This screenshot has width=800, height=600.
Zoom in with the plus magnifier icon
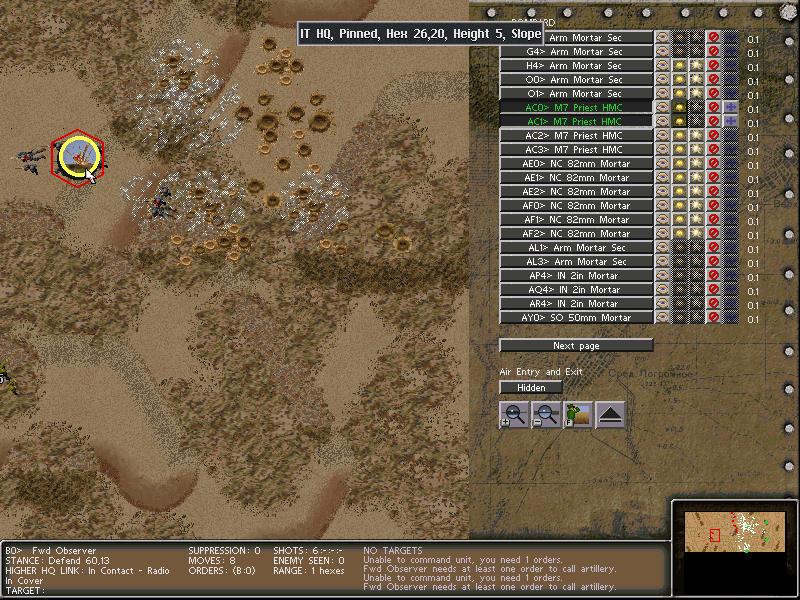(x=514, y=415)
